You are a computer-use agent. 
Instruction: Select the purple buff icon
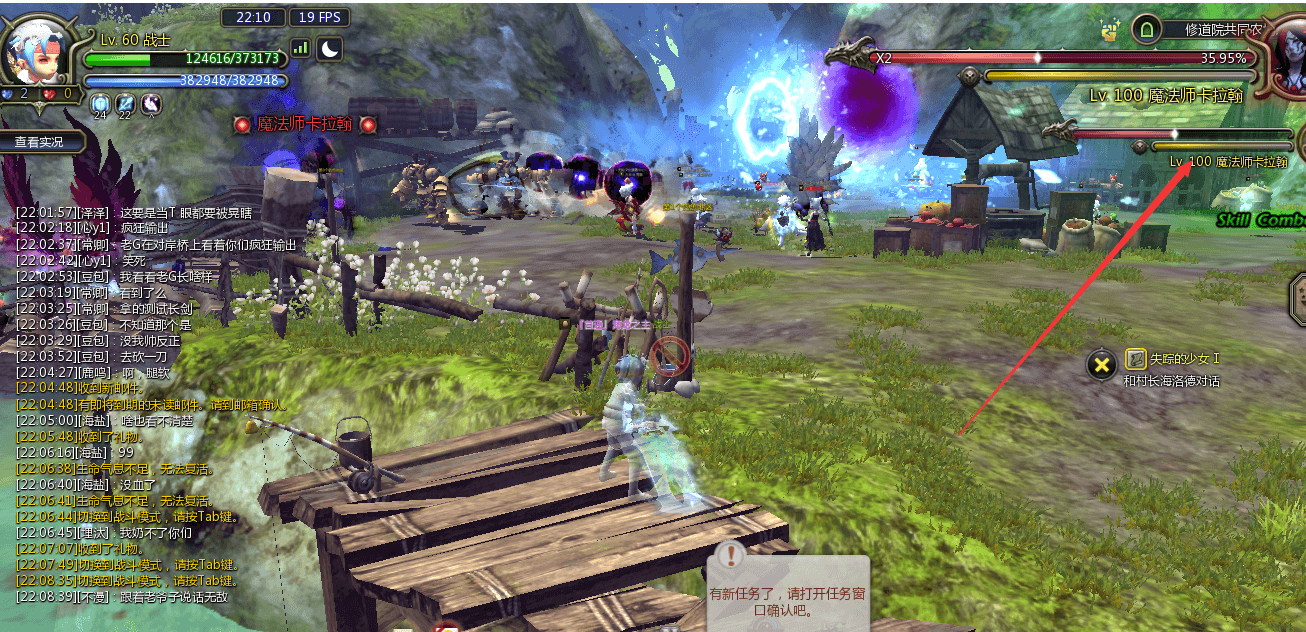[151, 102]
